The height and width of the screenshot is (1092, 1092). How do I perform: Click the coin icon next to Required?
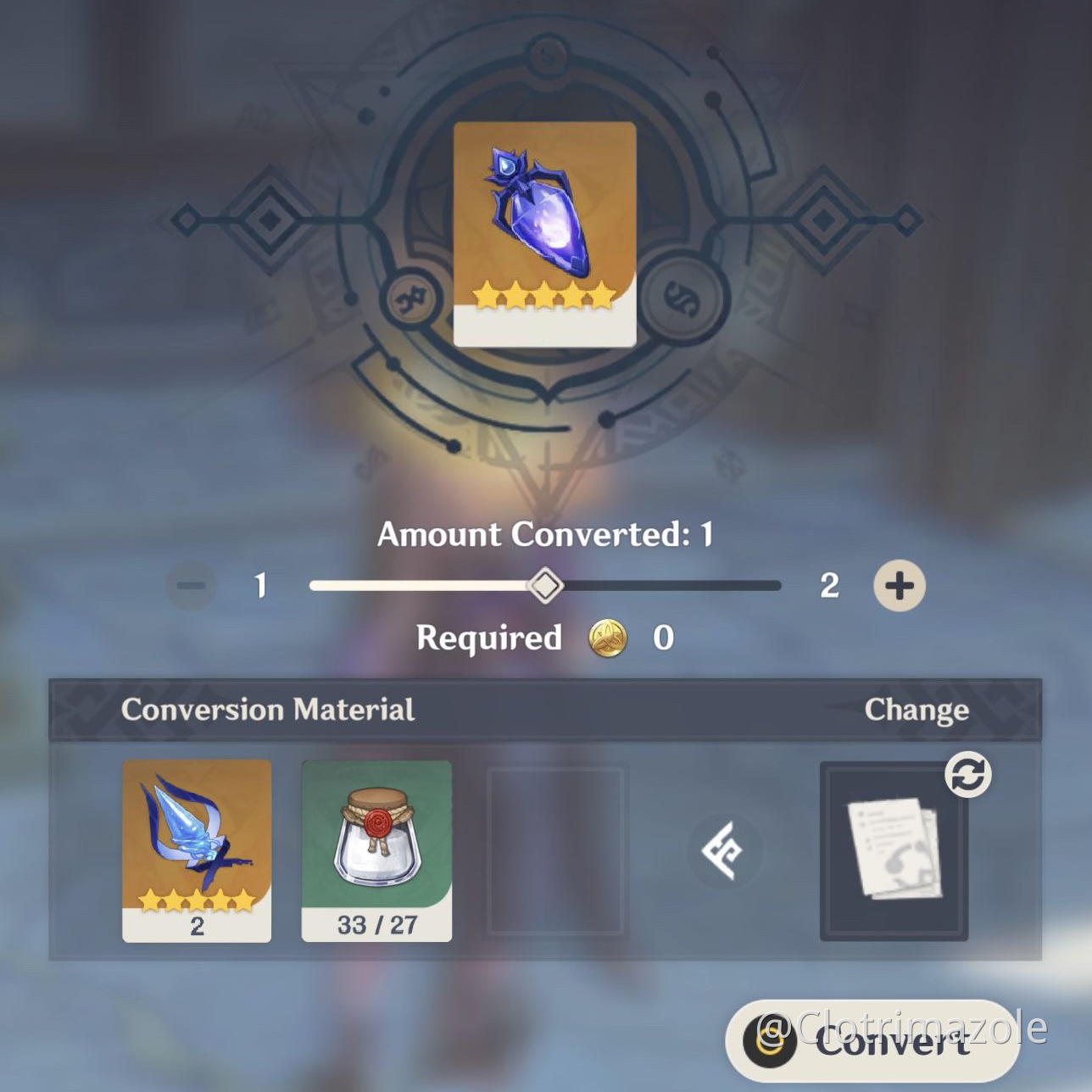pos(609,638)
